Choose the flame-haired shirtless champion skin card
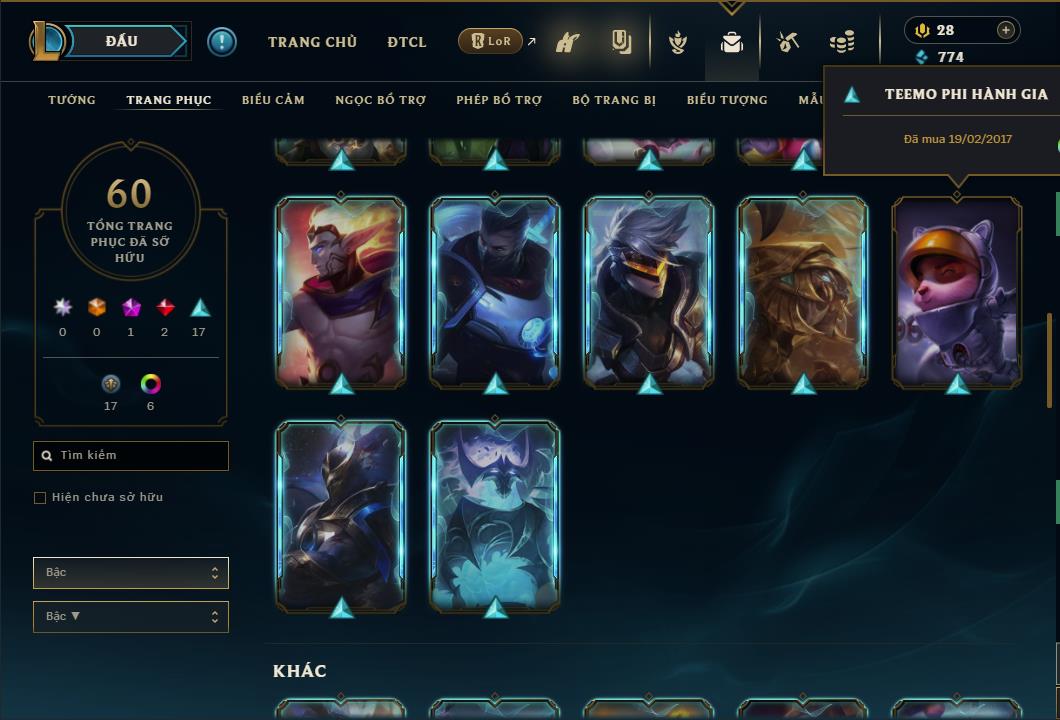 point(341,290)
